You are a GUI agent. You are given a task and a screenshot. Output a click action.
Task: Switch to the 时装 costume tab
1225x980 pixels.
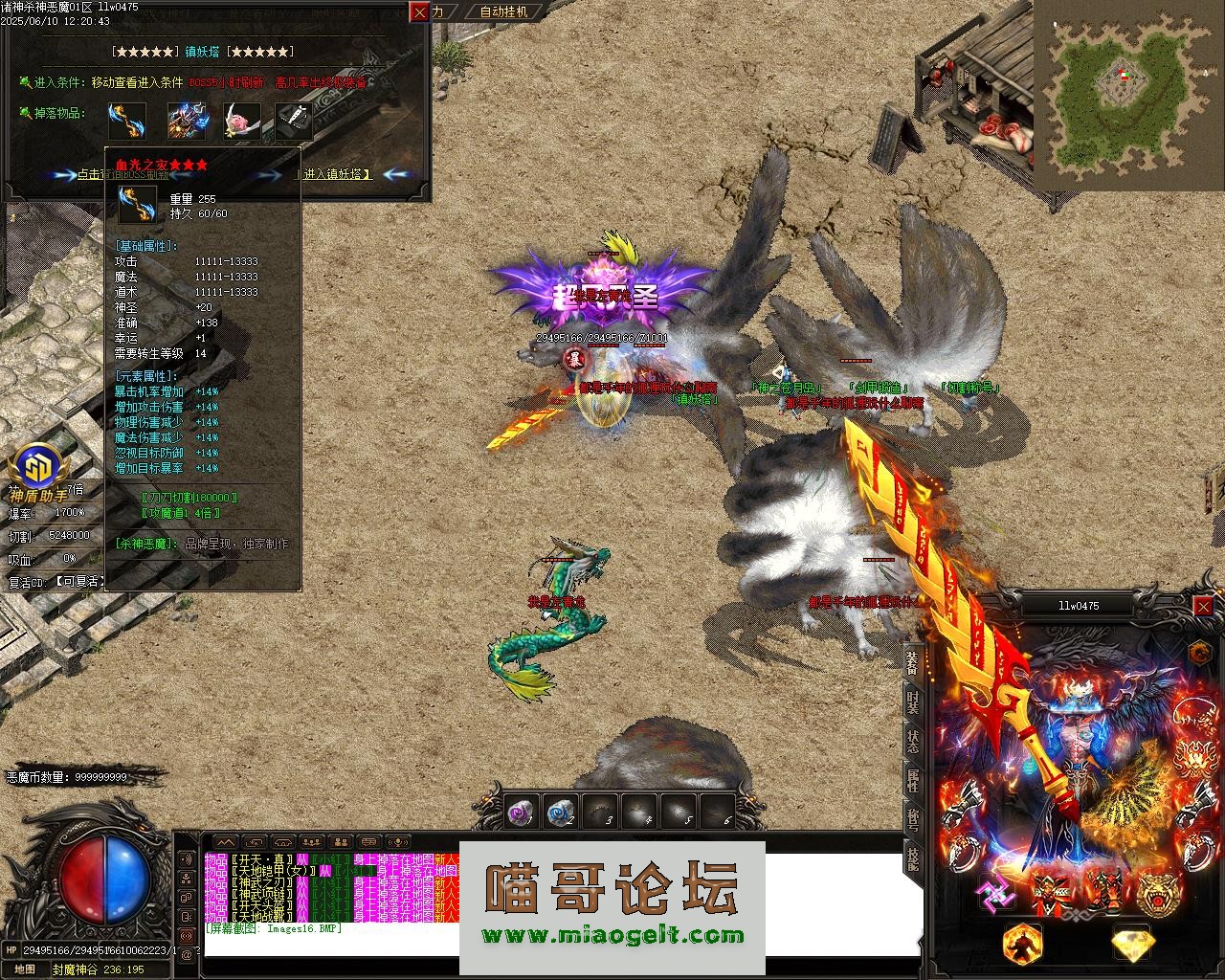click(x=913, y=702)
